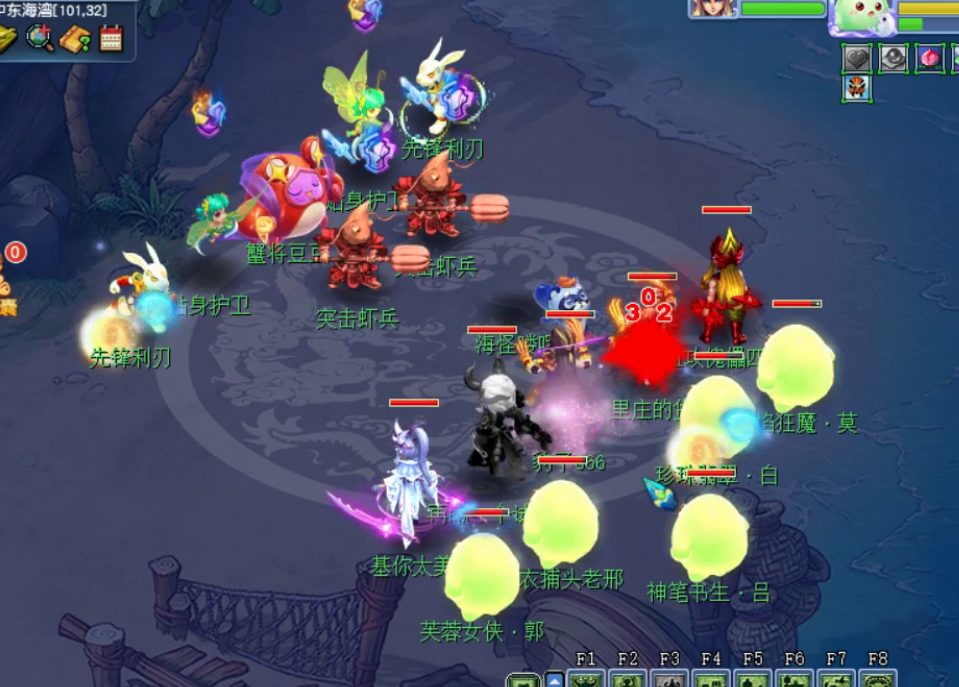Activate the F2 hotbar skill slot
This screenshot has width=959, height=687.
click(x=628, y=679)
